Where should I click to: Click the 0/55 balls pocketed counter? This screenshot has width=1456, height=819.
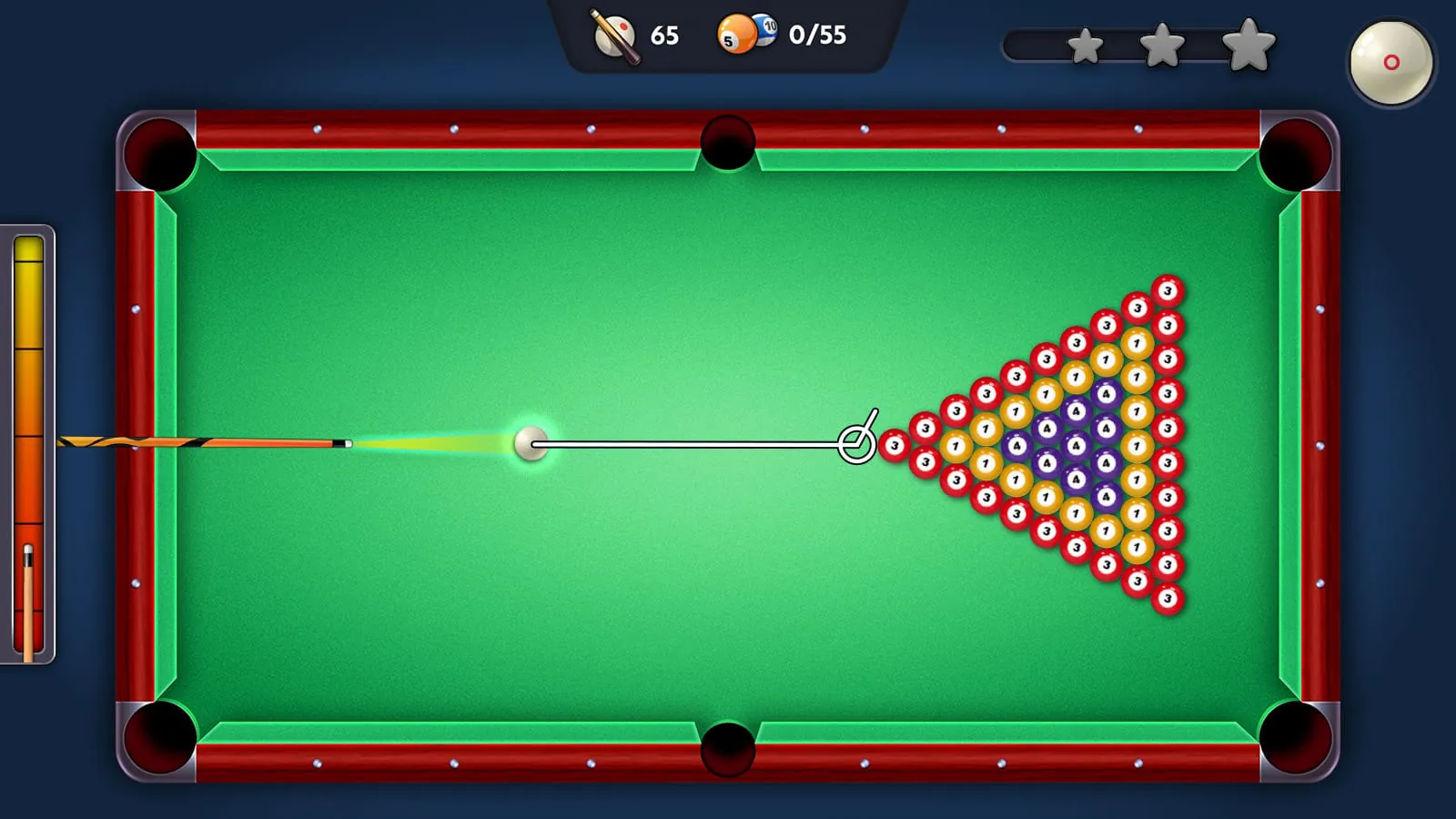tap(816, 36)
